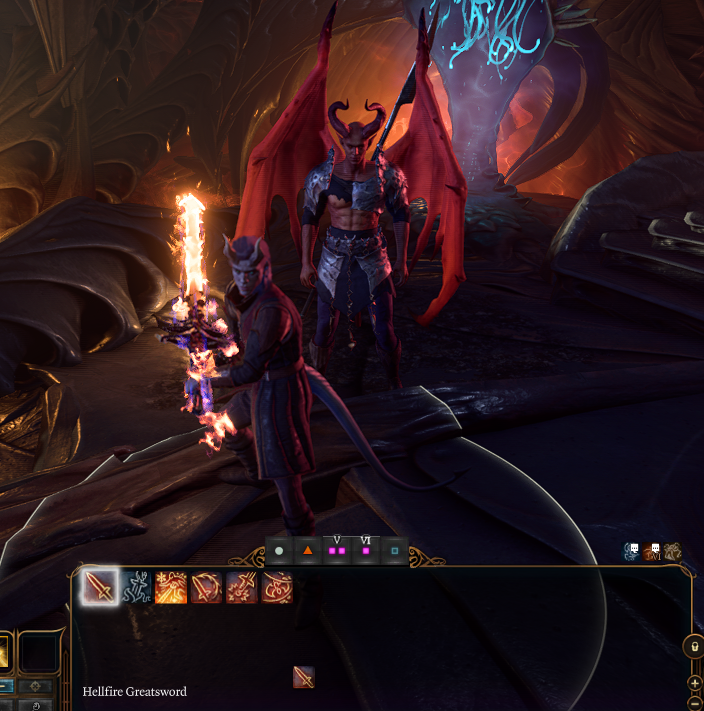Choose the sword with circular swing ability
The width and height of the screenshot is (704, 711).
(x=206, y=587)
